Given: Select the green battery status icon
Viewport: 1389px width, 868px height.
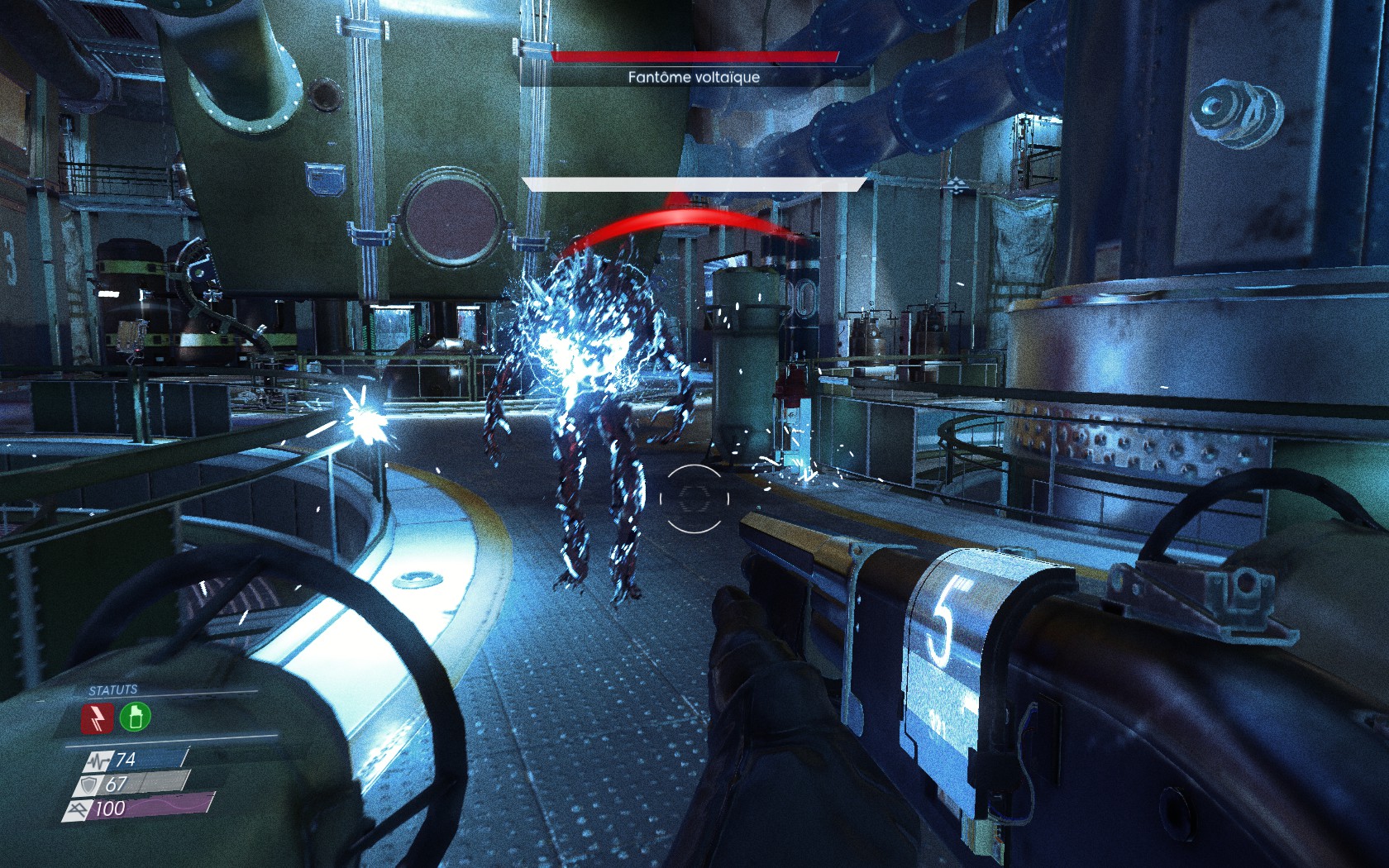Looking at the screenshot, I should click(x=135, y=717).
